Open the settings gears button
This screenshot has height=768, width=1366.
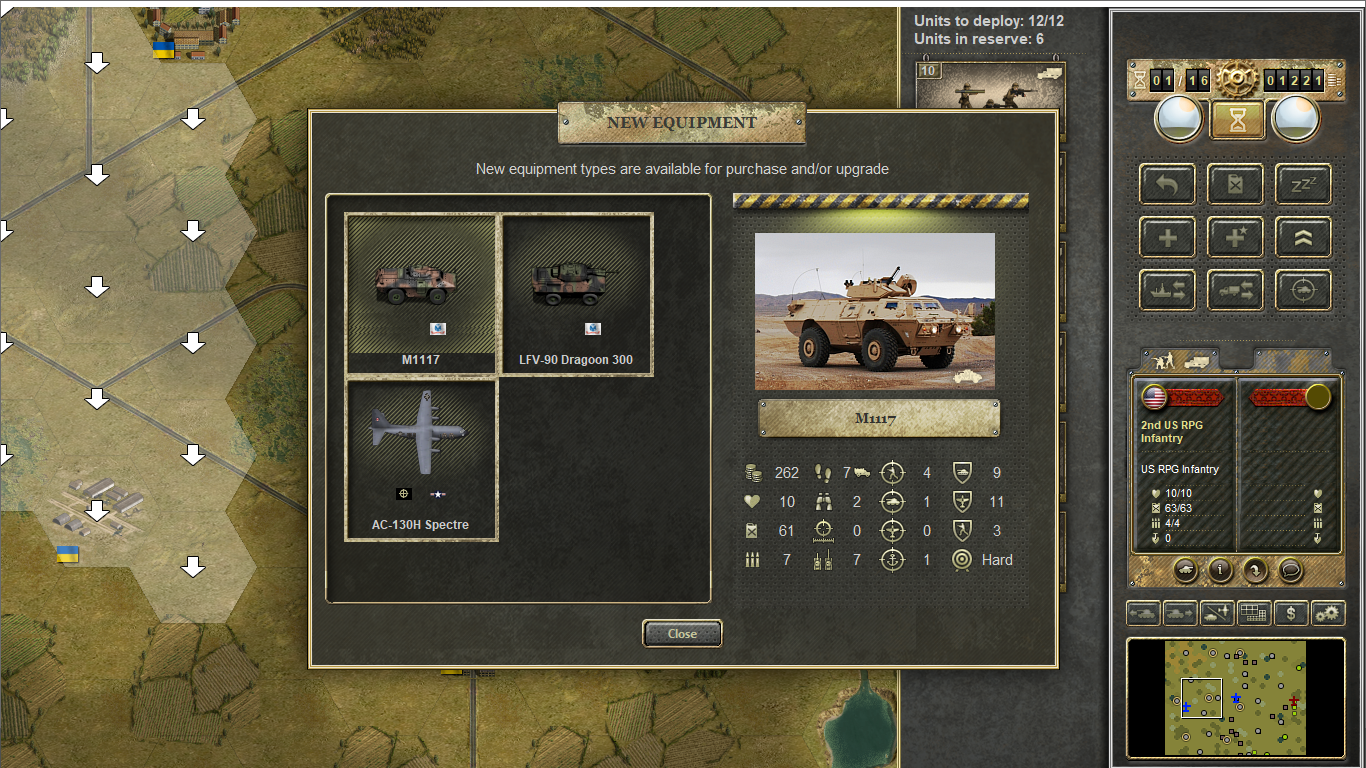tap(1328, 613)
